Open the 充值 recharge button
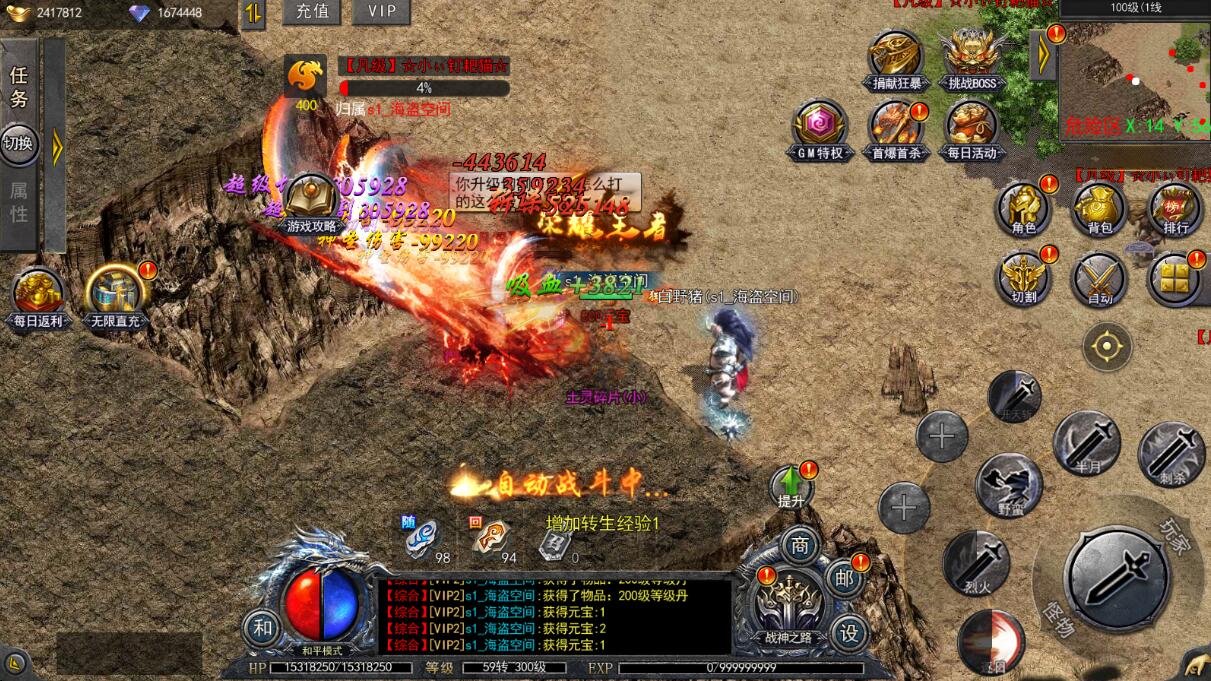The image size is (1211, 681). (311, 12)
